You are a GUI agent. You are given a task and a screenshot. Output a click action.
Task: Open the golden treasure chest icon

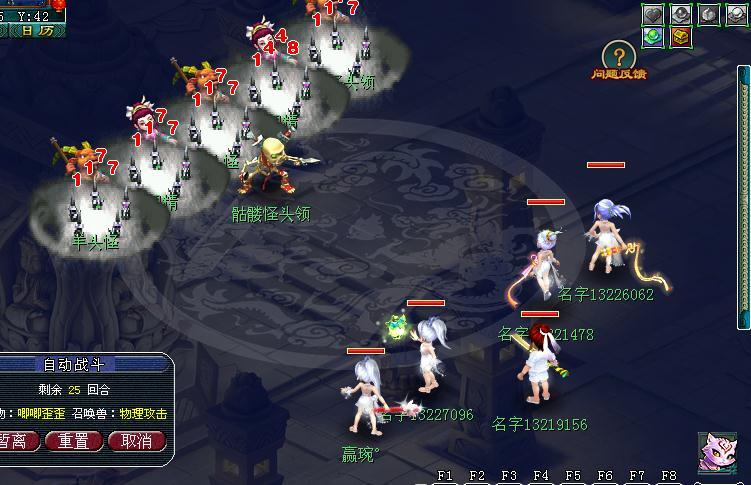point(680,37)
